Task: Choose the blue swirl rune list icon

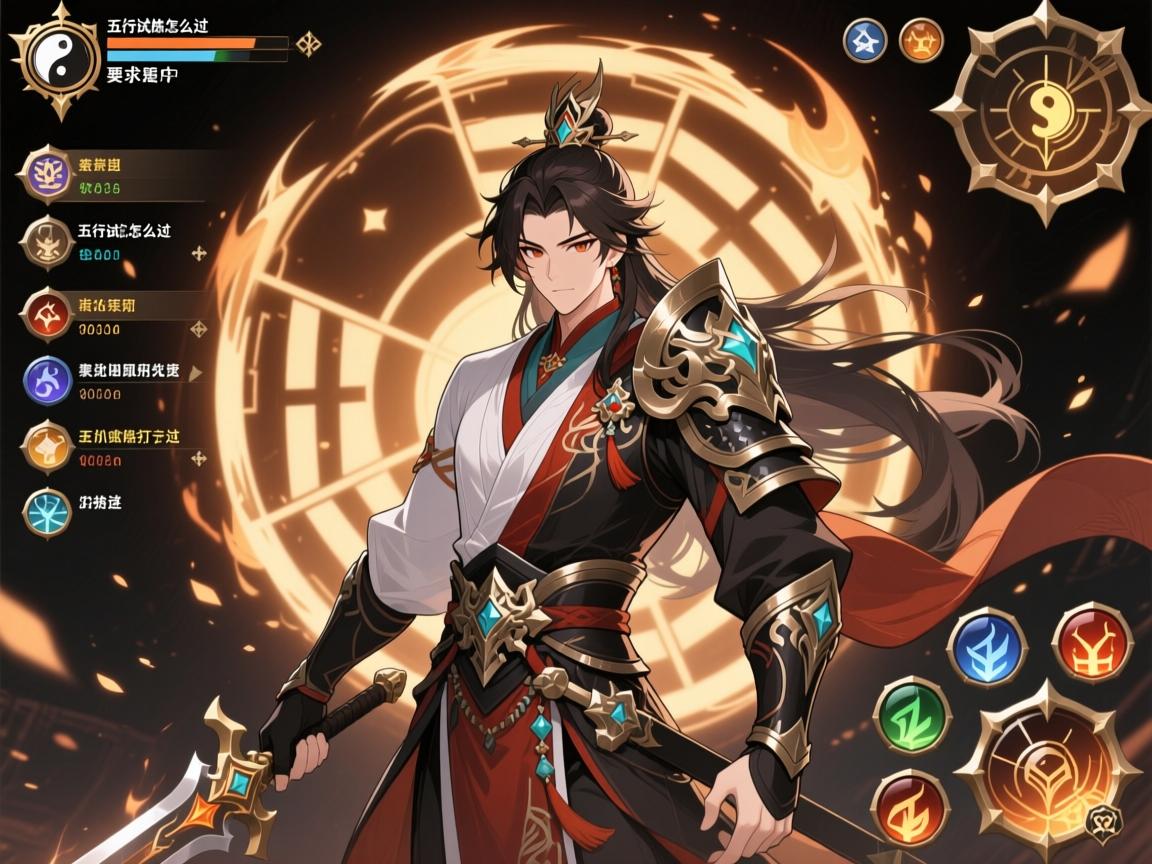Action: click(x=46, y=379)
